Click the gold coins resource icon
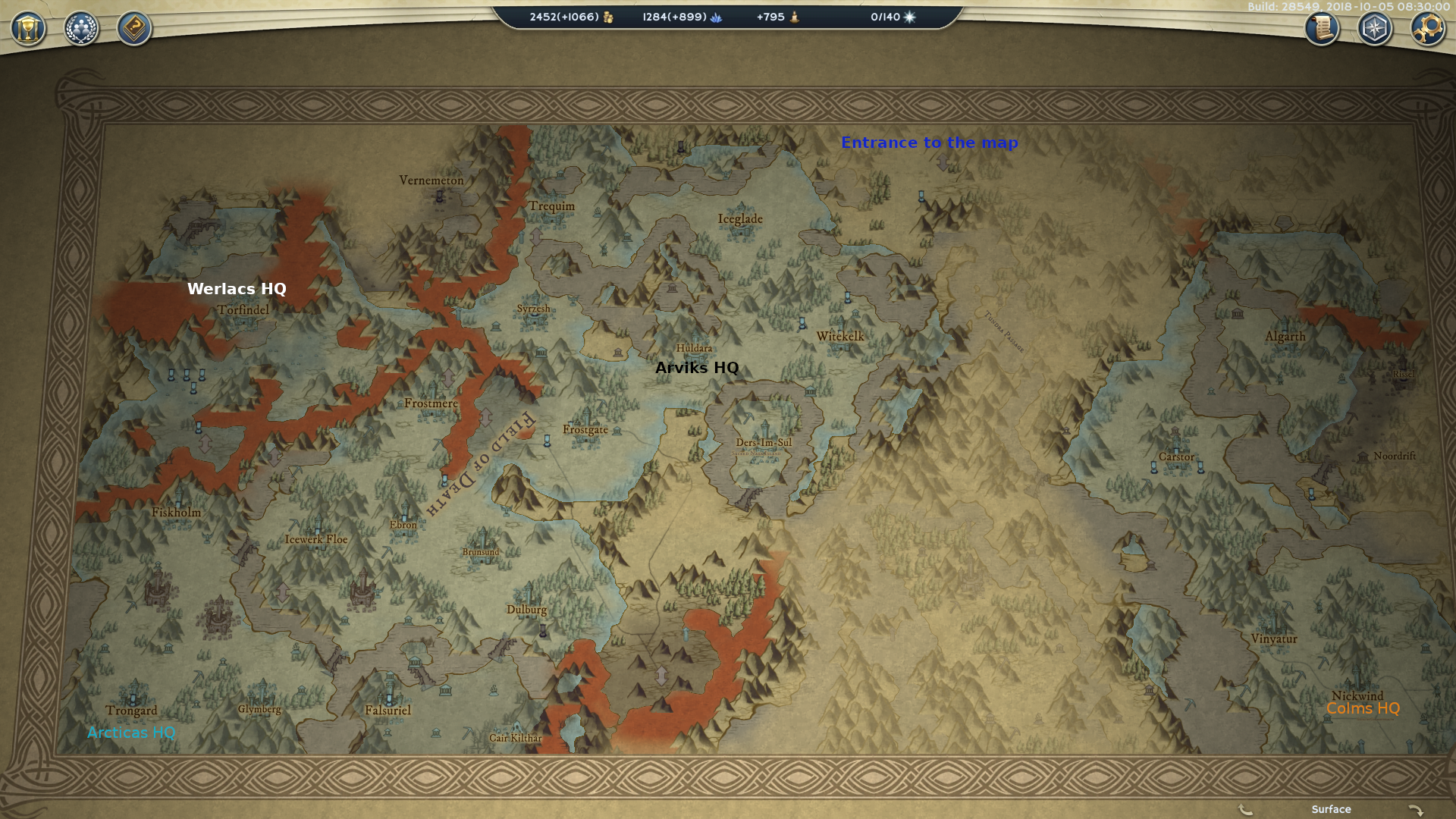Image resolution: width=1456 pixels, height=819 pixels. point(607,16)
